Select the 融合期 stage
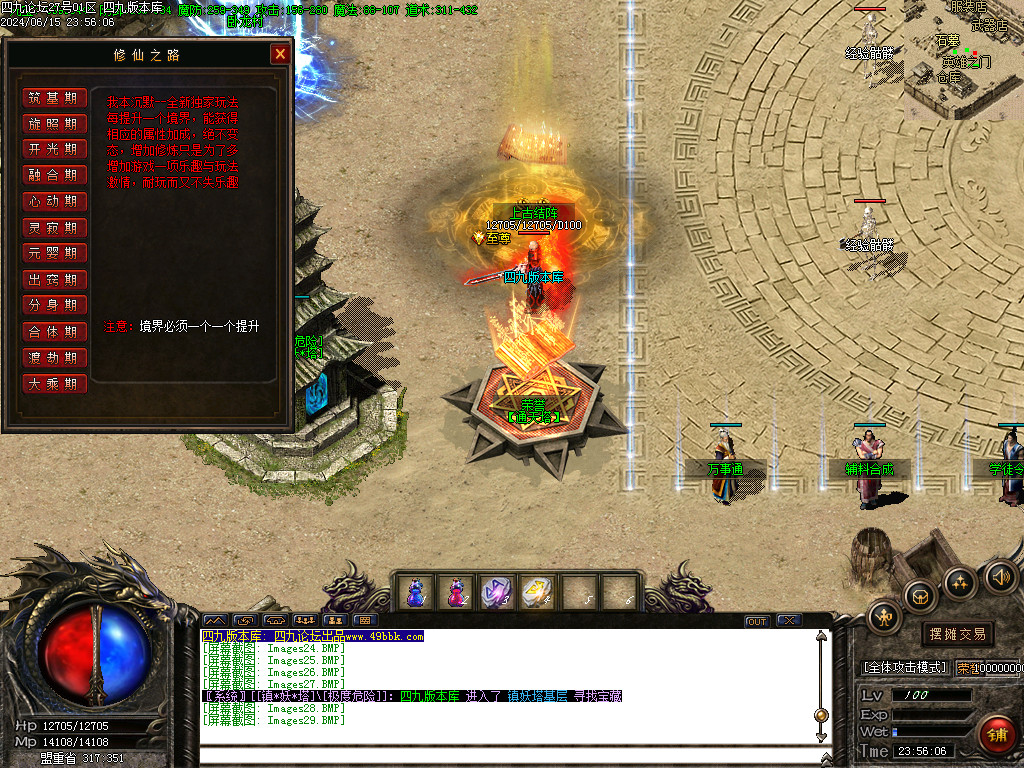Screen dimensions: 1024x768 [54, 175]
